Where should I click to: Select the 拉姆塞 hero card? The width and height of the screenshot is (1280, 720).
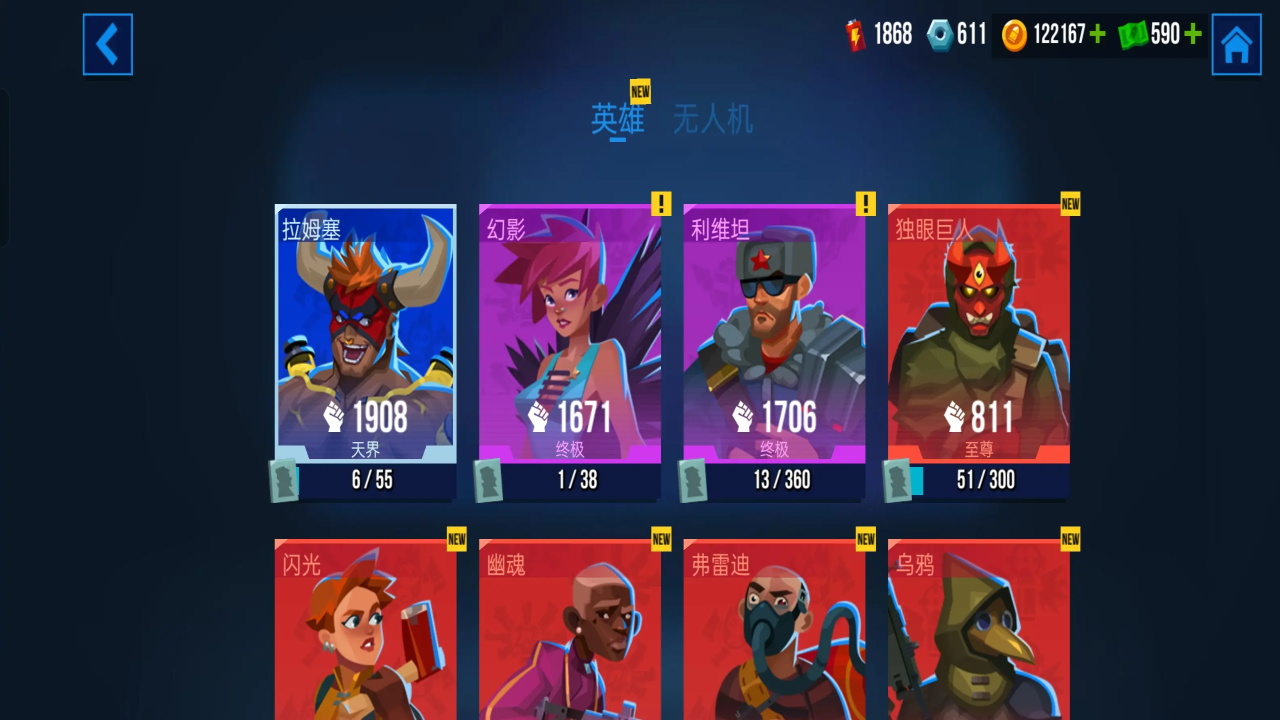(366, 334)
